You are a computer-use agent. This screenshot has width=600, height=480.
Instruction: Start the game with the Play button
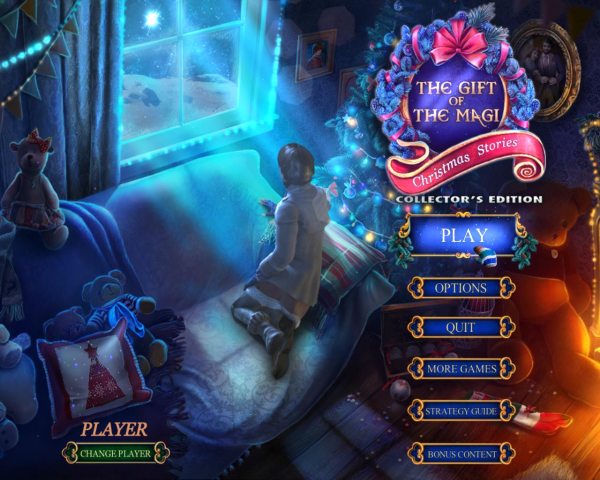(461, 237)
